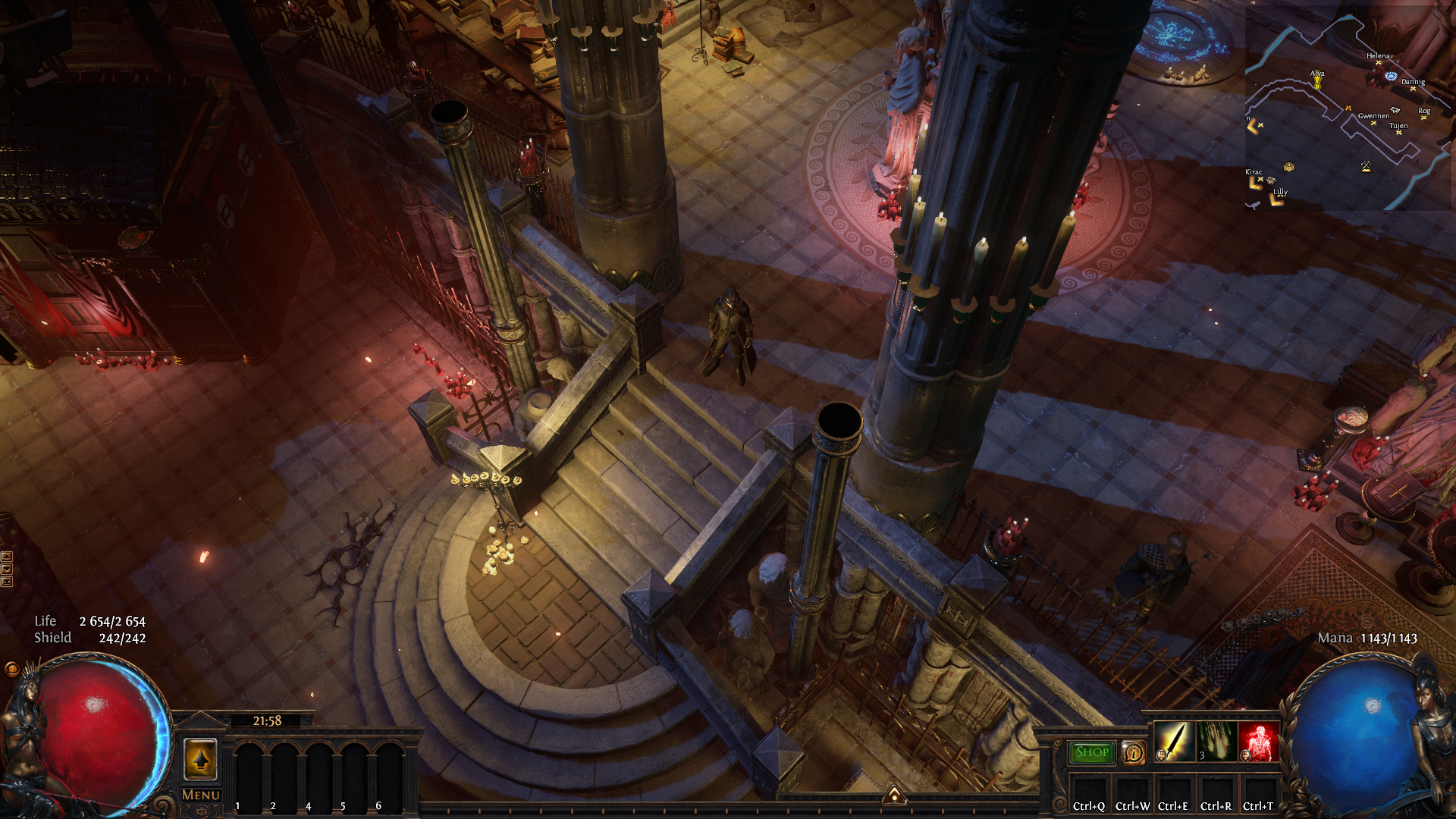Select the Helena marker on the minimap
This screenshot has width=1456, height=819.
[x=1378, y=63]
